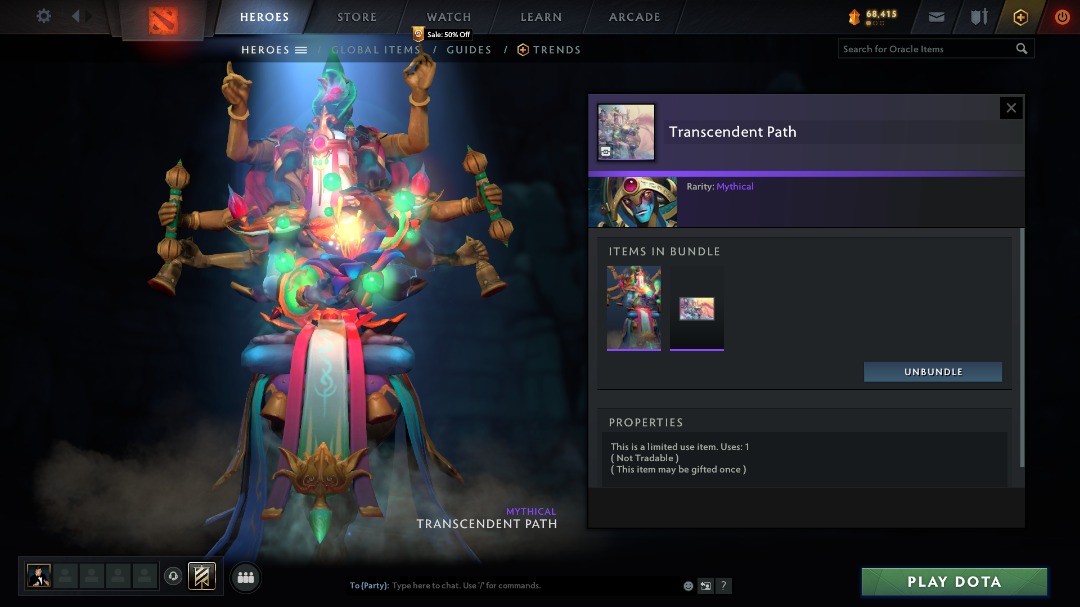Close the Transcendent Path item panel
The image size is (1080, 607).
tap(1011, 108)
